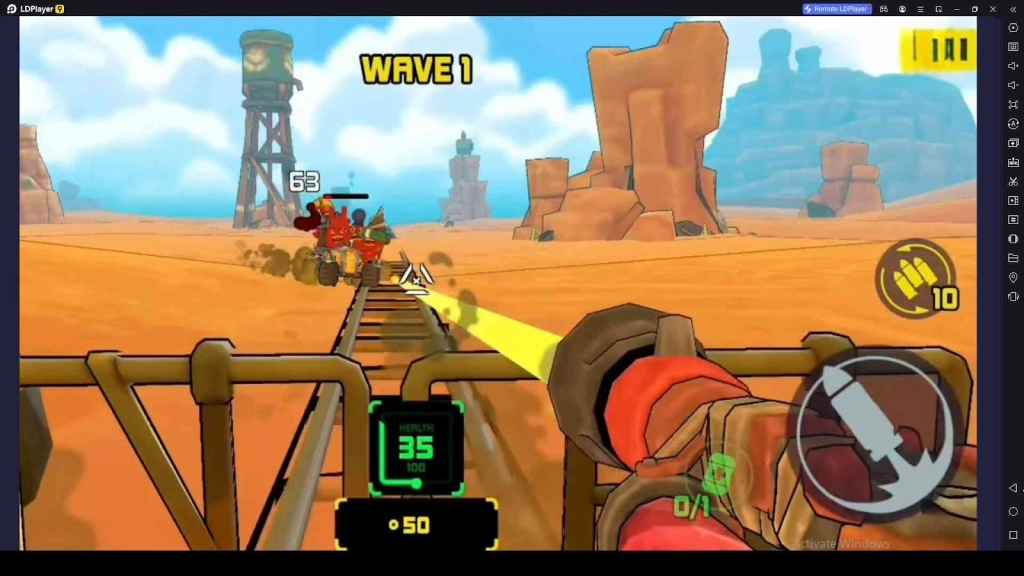Pause the game with the yellow button

938,50
